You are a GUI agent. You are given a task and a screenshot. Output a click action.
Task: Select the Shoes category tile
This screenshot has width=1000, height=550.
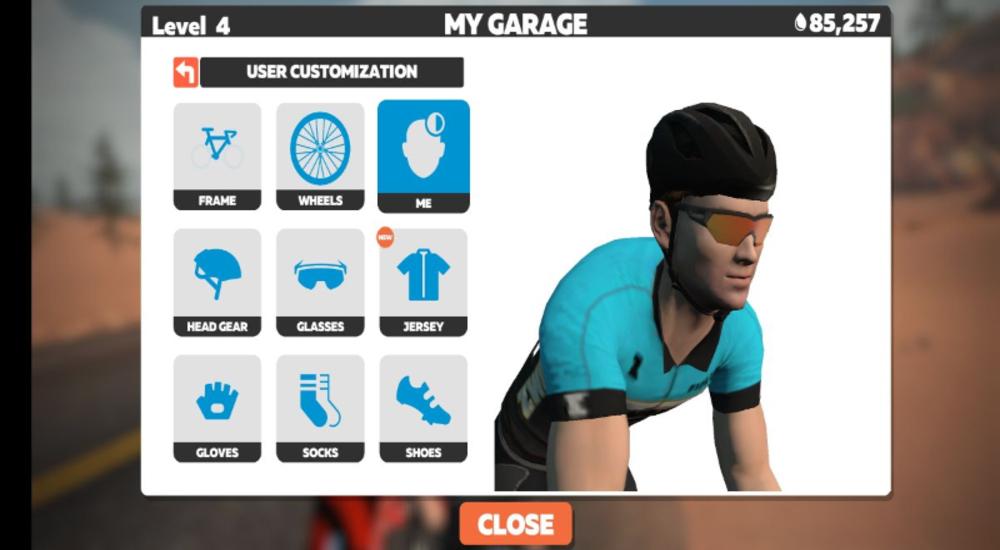(x=423, y=408)
